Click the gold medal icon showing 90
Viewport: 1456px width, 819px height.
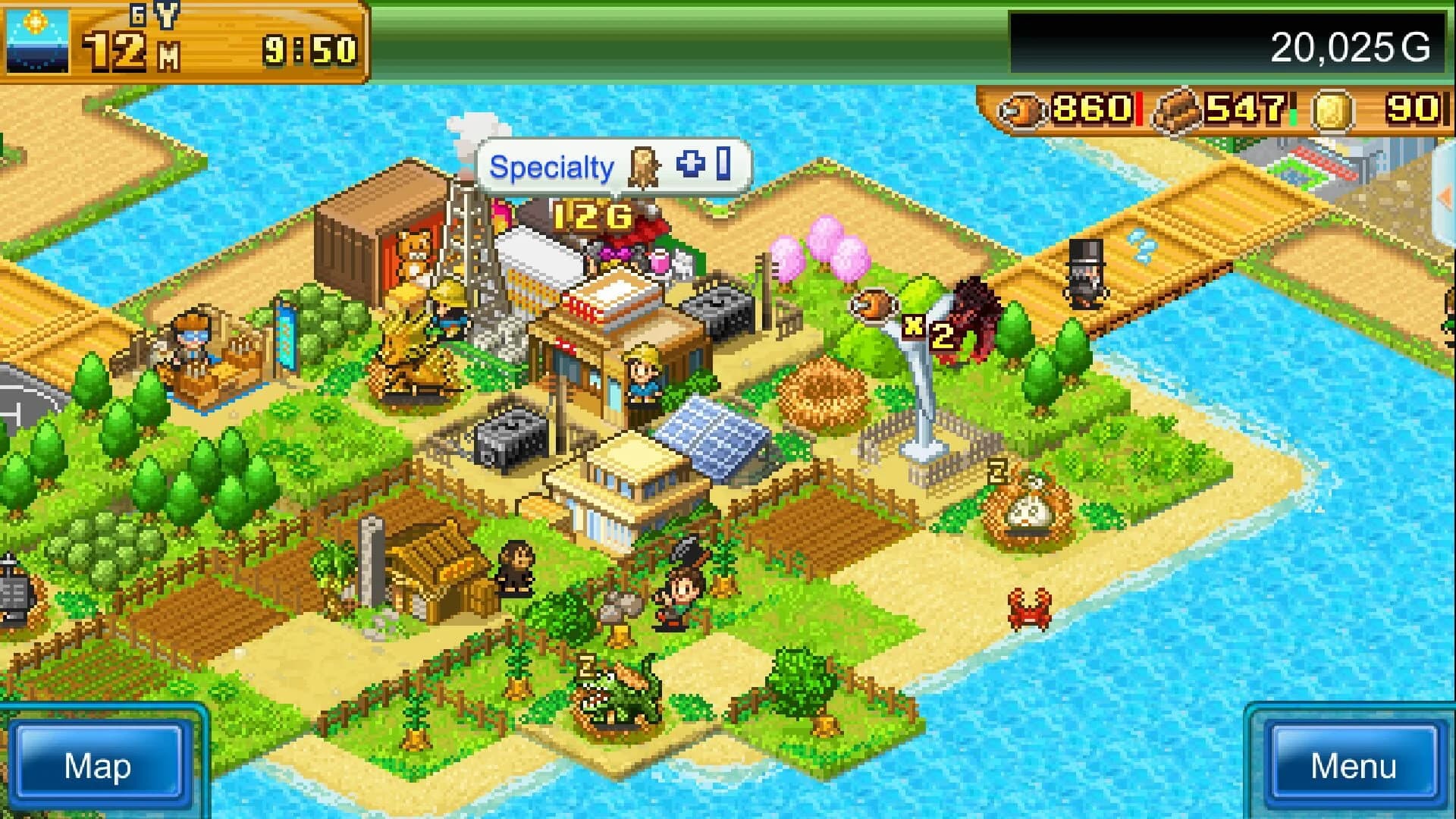coord(1335,110)
